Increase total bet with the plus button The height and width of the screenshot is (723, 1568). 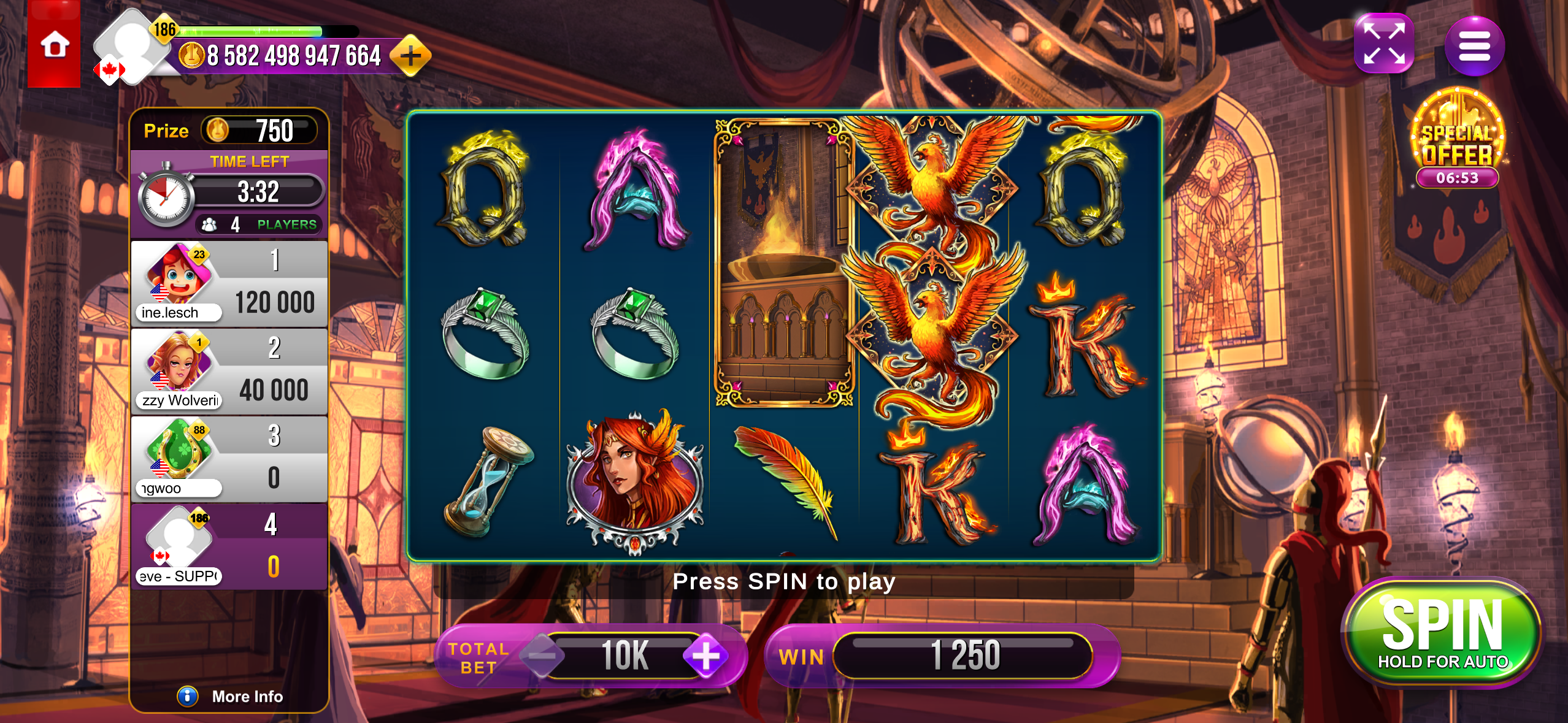pyautogui.click(x=705, y=656)
